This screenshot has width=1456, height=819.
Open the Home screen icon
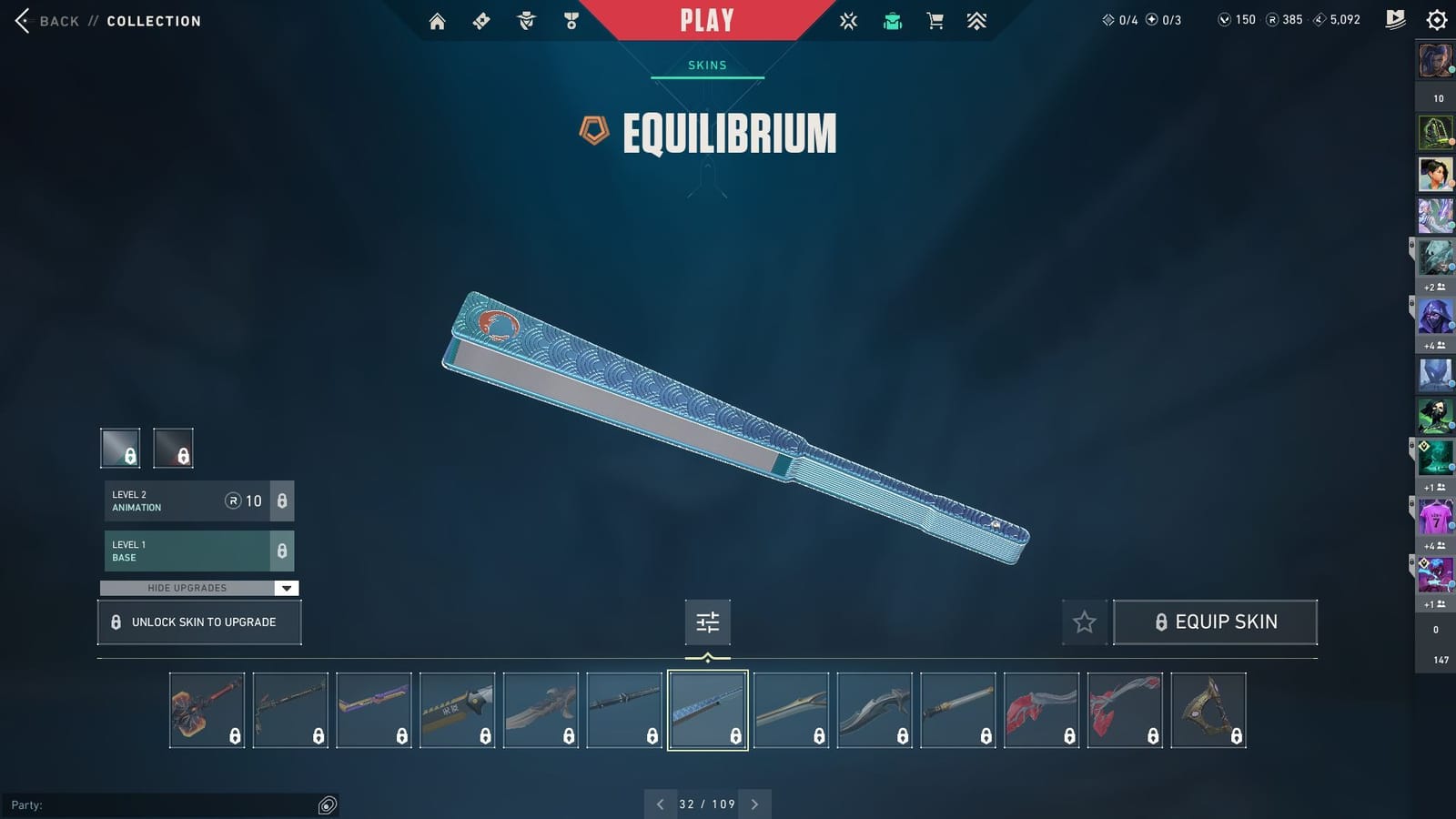(436, 20)
